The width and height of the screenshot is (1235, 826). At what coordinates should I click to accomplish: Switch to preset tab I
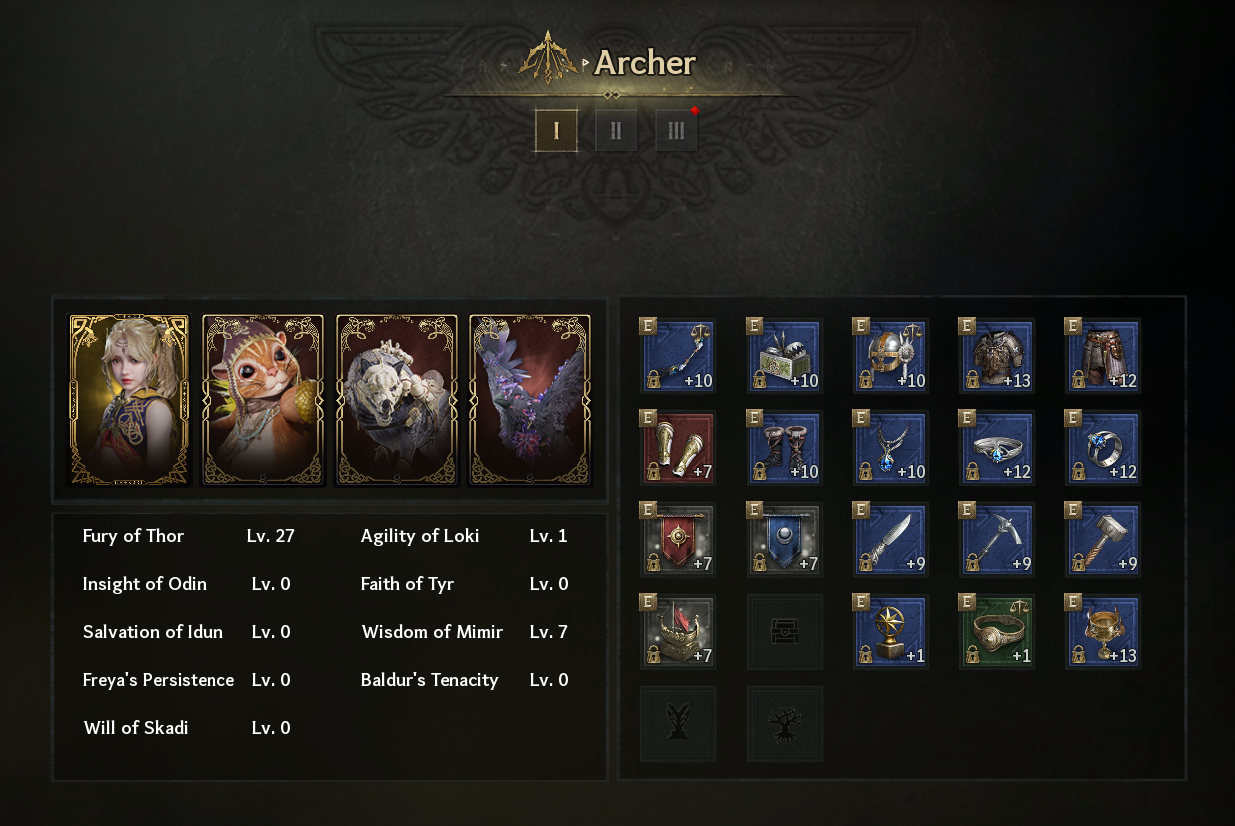pyautogui.click(x=556, y=131)
